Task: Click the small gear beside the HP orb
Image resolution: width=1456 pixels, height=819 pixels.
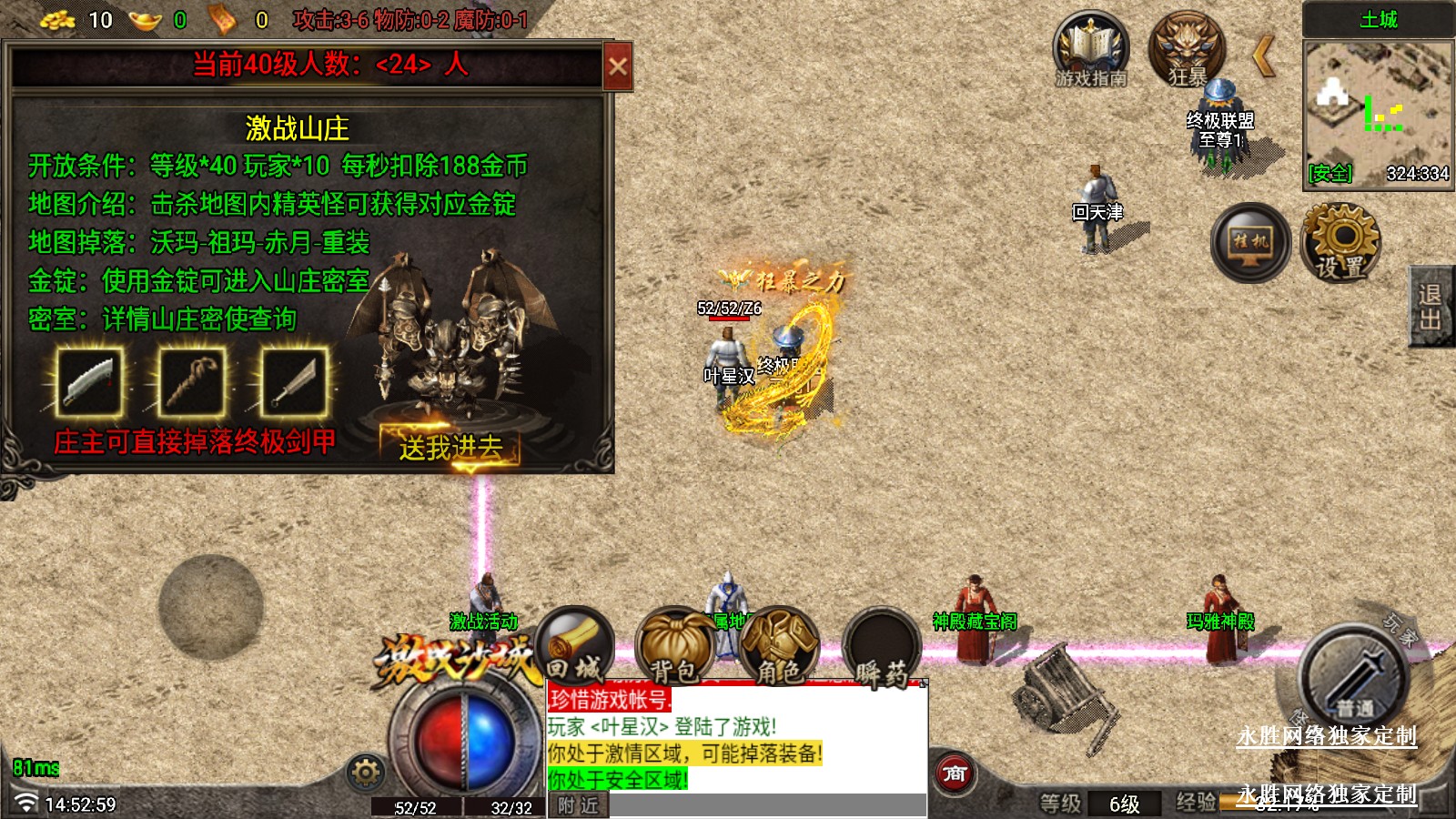Action: click(x=366, y=773)
